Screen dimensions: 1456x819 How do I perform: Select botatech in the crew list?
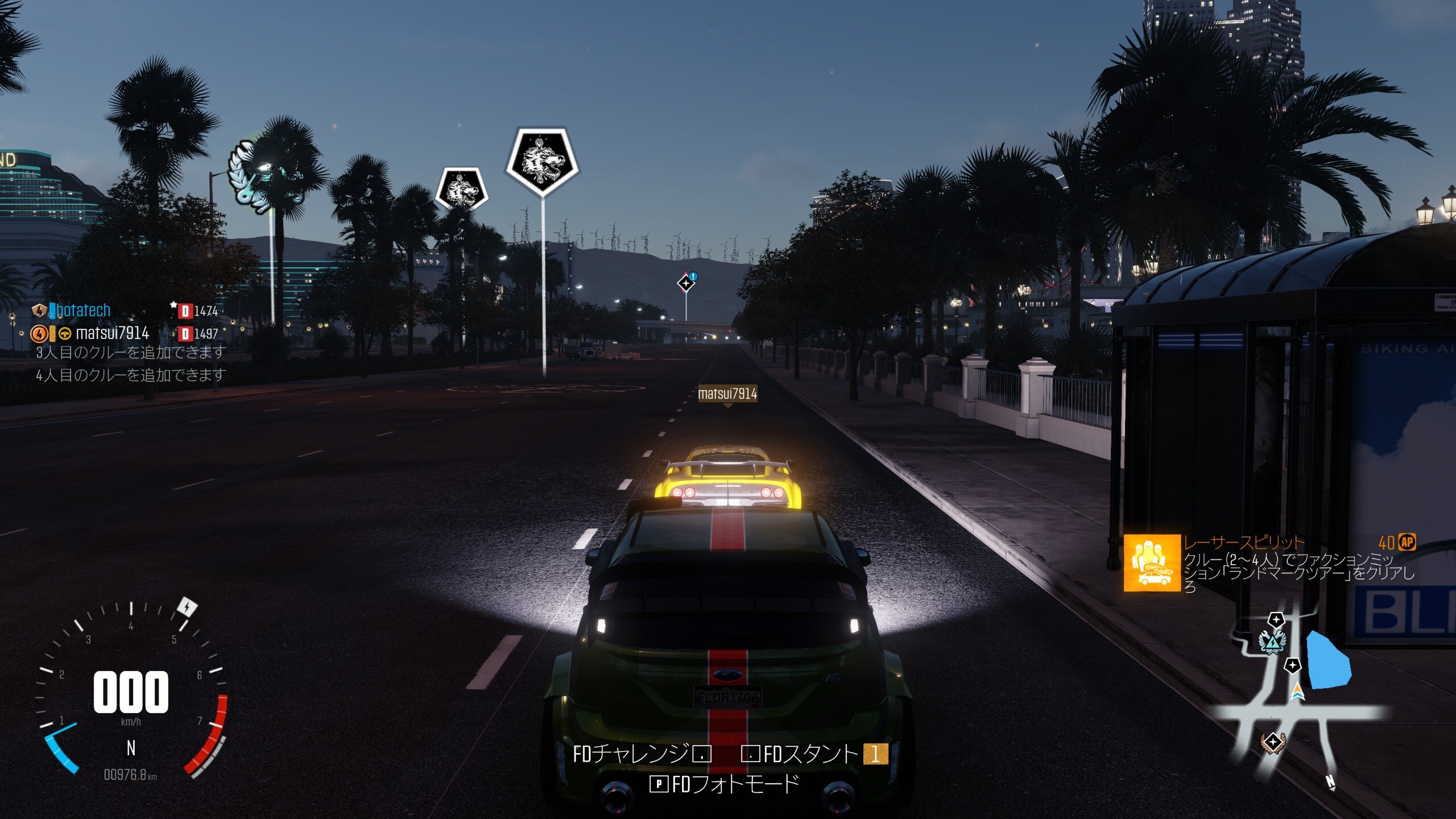(83, 311)
